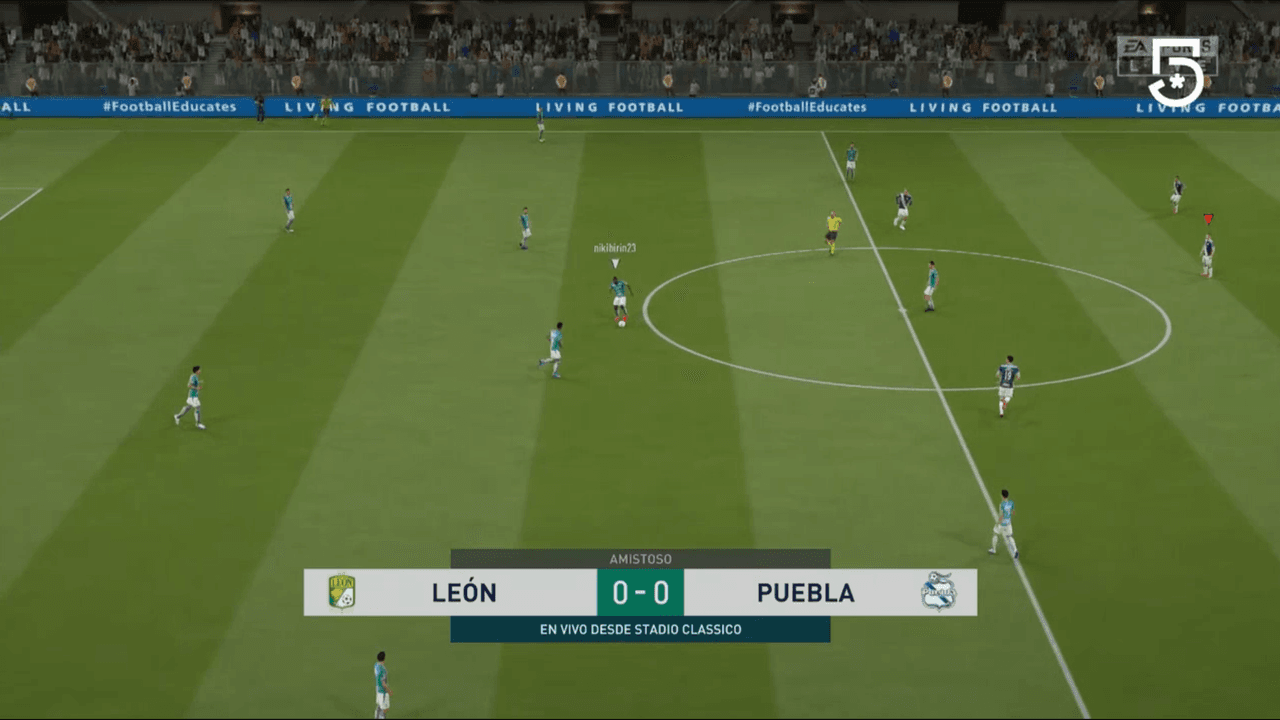The image size is (1280, 720).
Task: Click the player indicator arrow under nikihirin23
Action: point(616,261)
